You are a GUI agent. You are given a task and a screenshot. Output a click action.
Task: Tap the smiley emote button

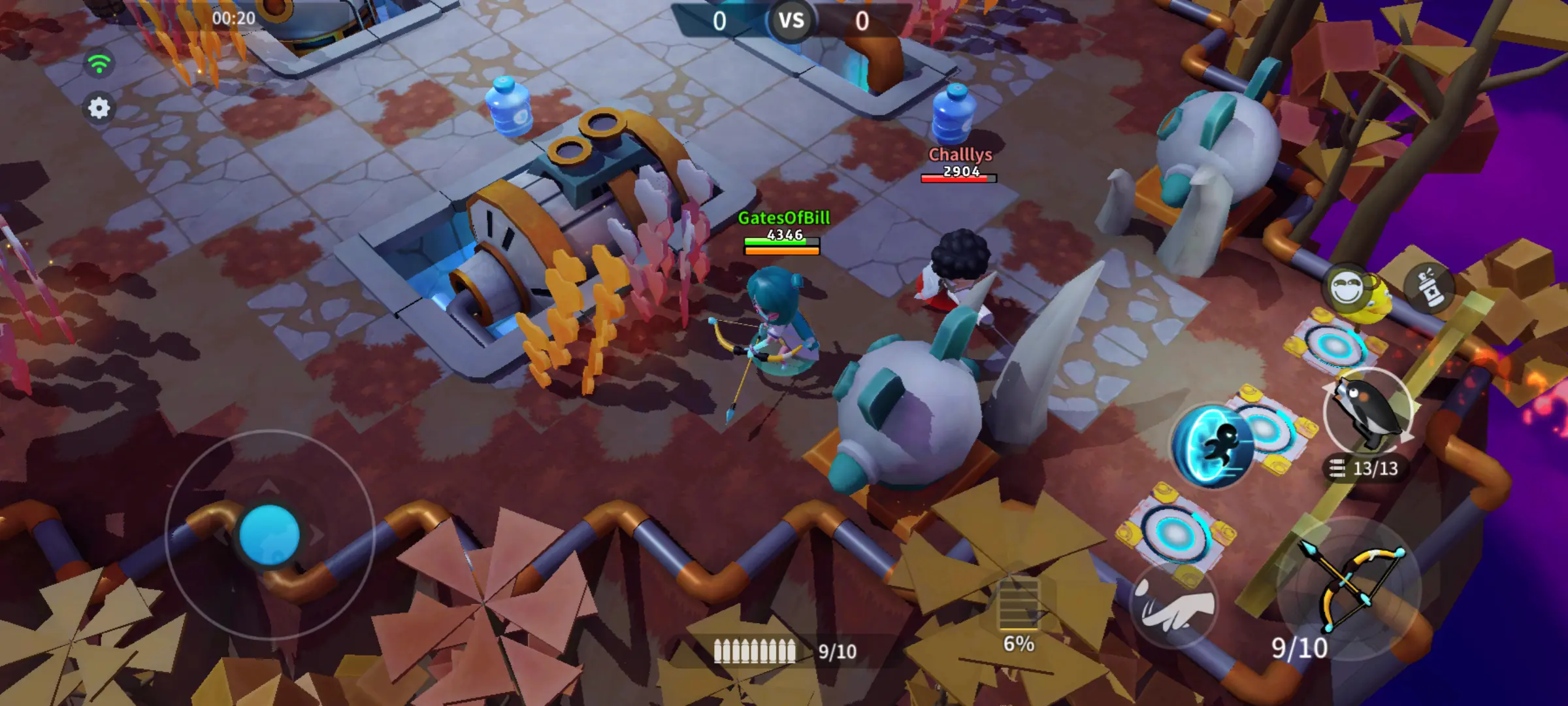(1348, 288)
